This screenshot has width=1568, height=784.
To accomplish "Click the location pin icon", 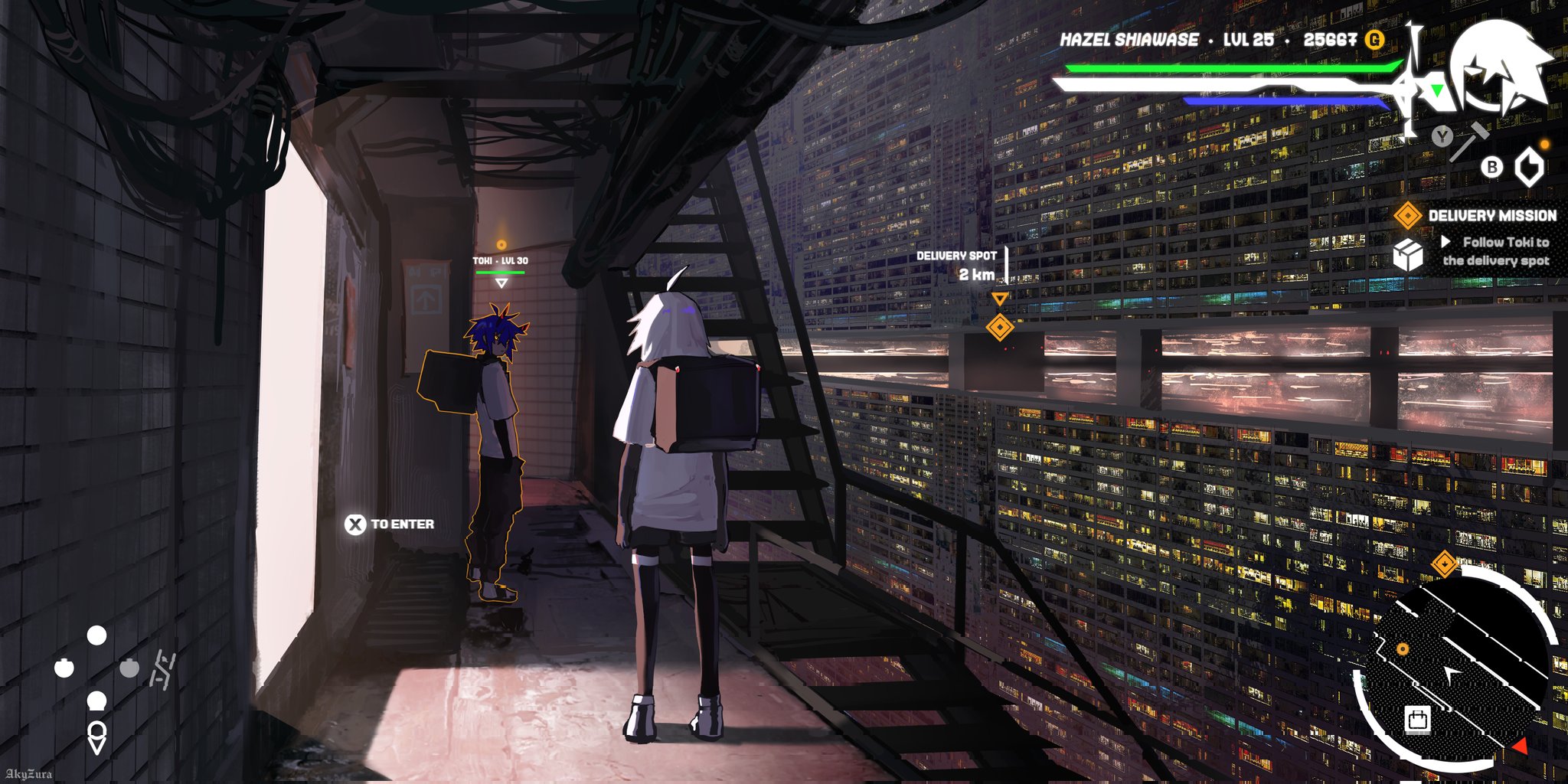I will click(x=96, y=737).
